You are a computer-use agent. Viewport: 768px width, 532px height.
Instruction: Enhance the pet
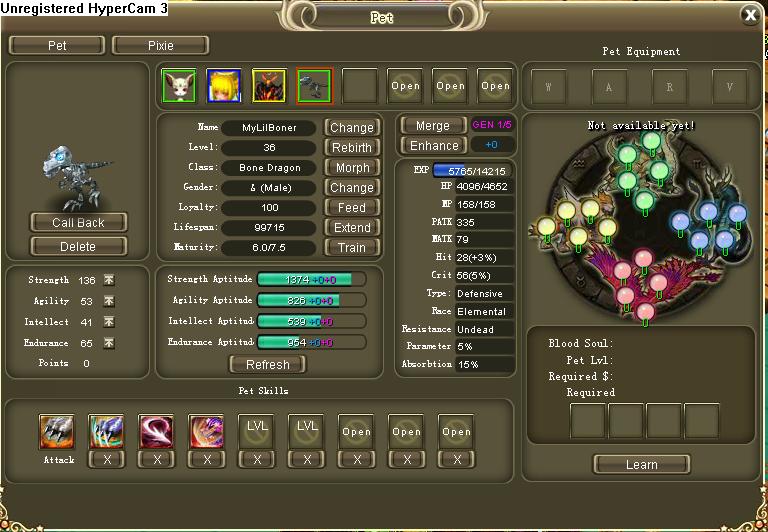coord(434,146)
